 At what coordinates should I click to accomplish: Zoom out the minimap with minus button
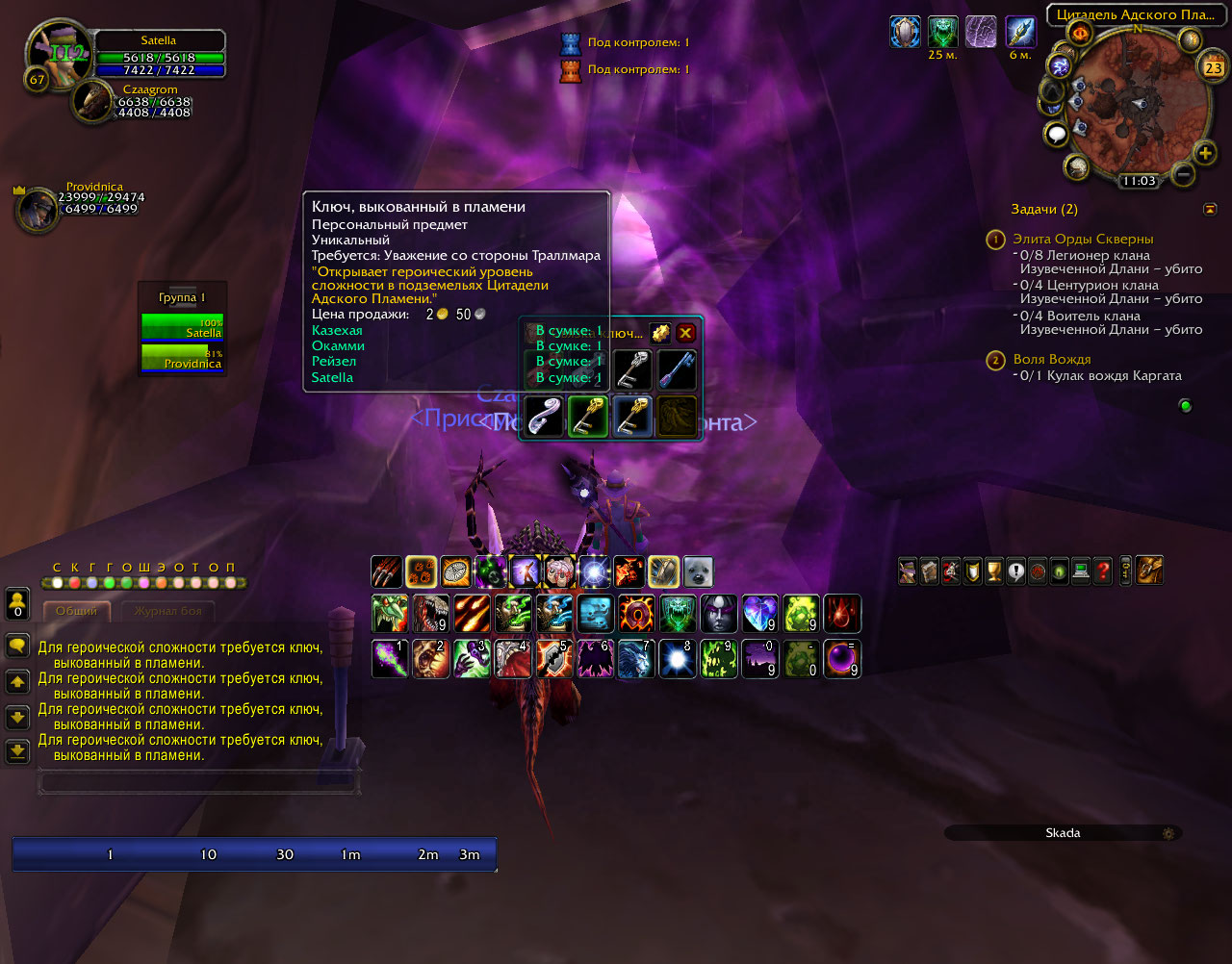click(1183, 175)
